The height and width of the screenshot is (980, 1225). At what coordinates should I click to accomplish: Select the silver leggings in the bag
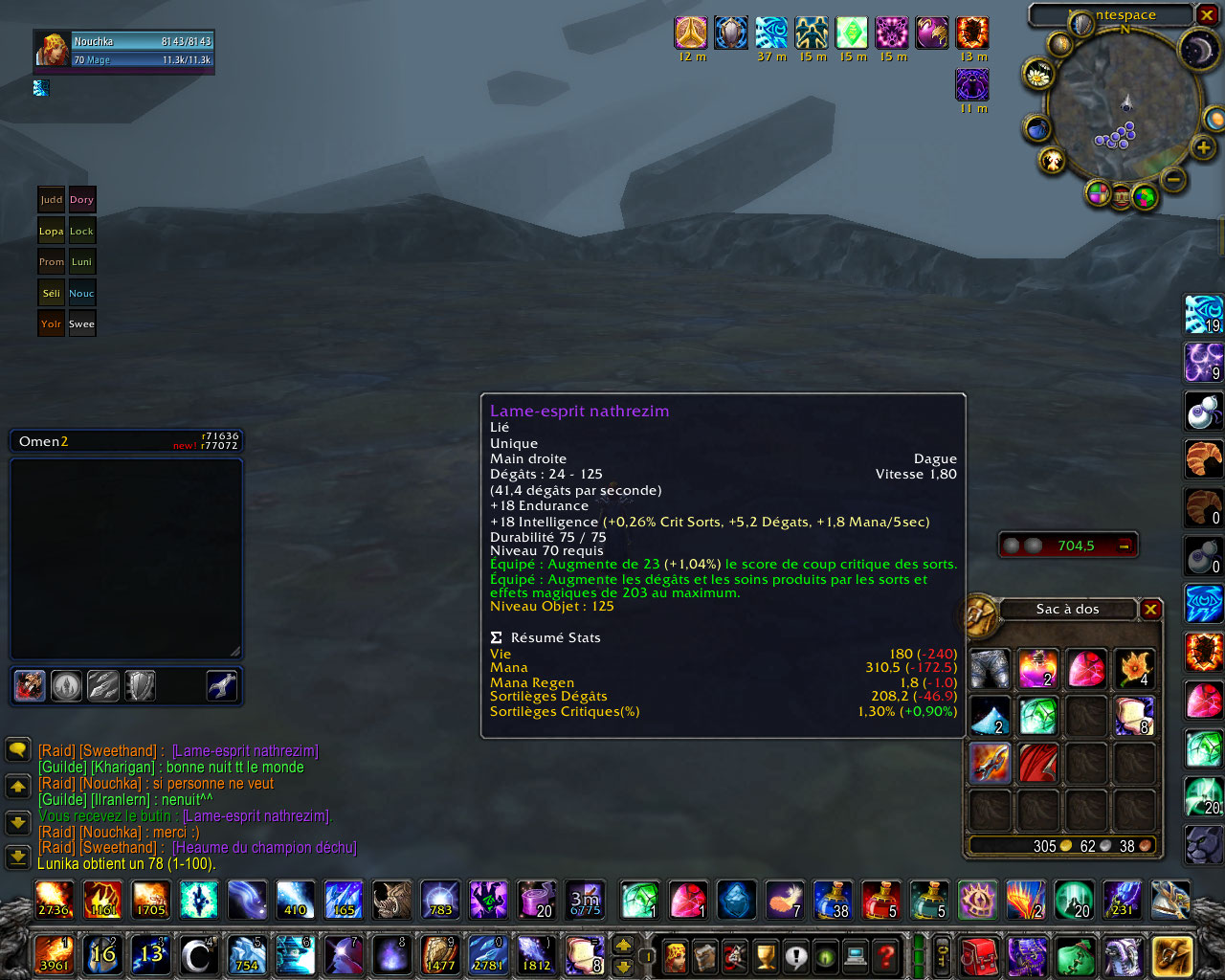(x=990, y=668)
